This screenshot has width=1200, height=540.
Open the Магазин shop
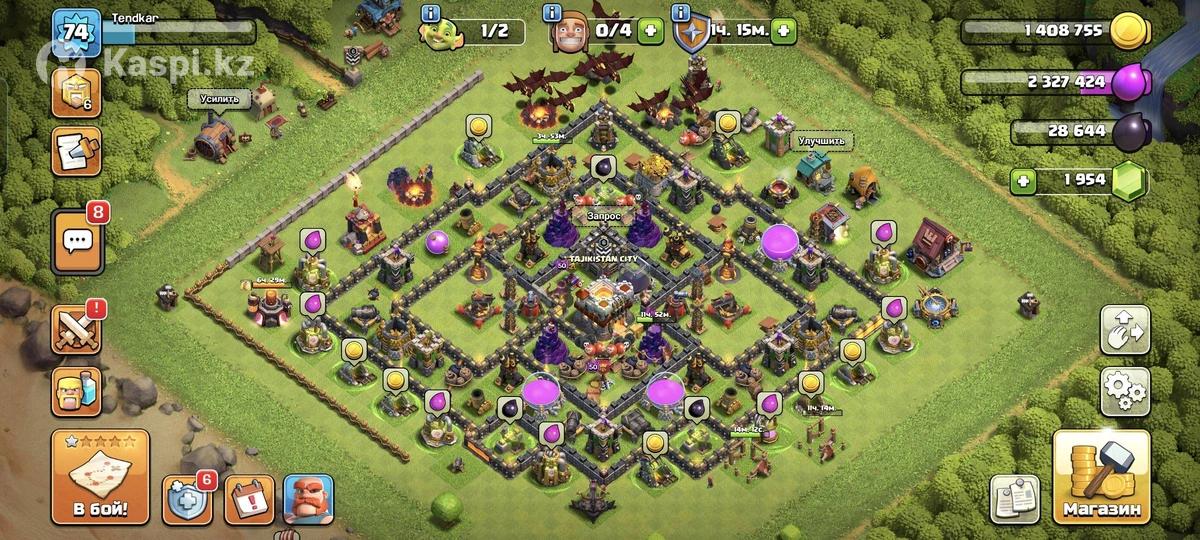click(x=1100, y=480)
